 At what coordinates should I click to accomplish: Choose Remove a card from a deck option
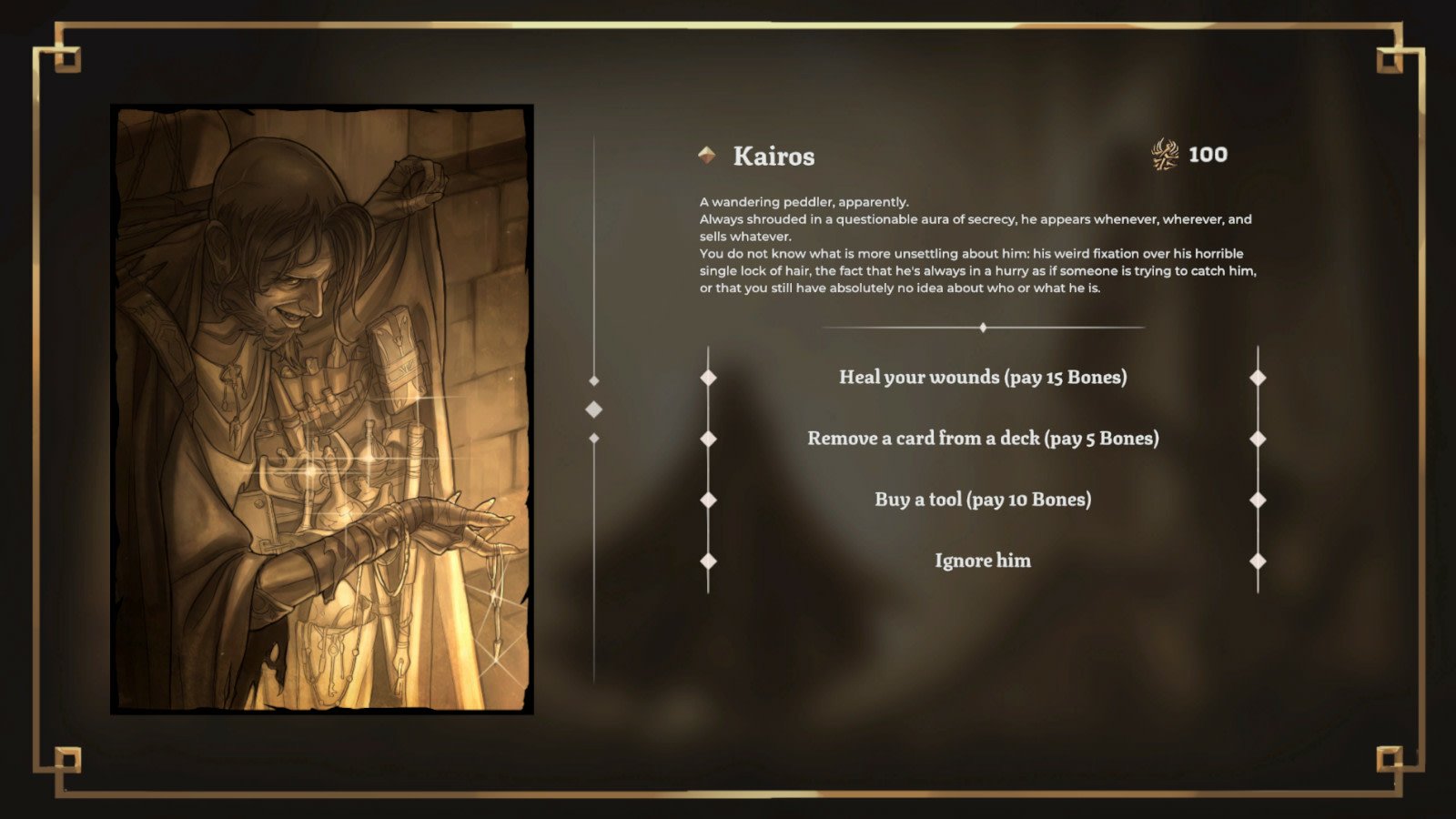click(x=983, y=438)
